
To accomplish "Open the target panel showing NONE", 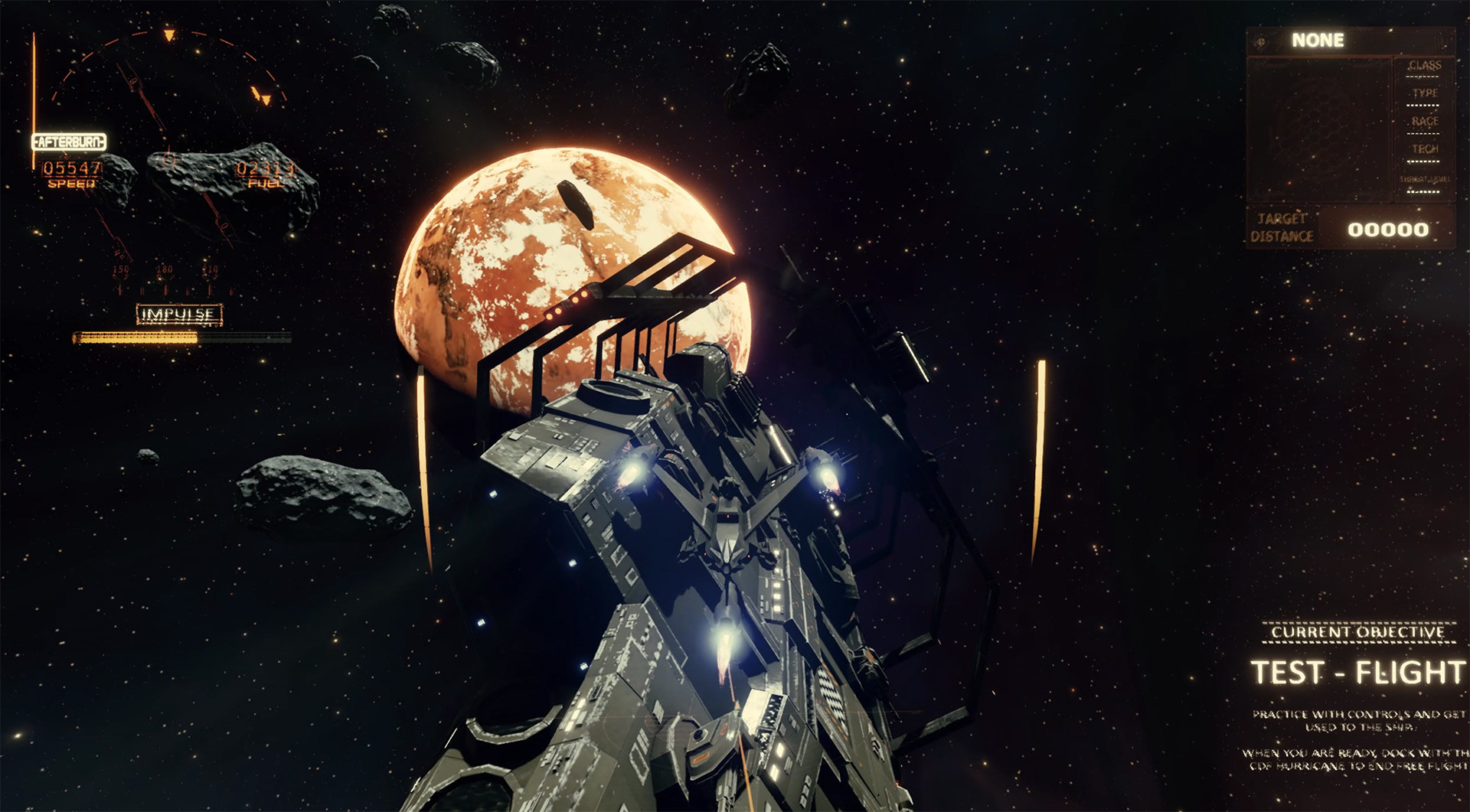I will (1317, 41).
